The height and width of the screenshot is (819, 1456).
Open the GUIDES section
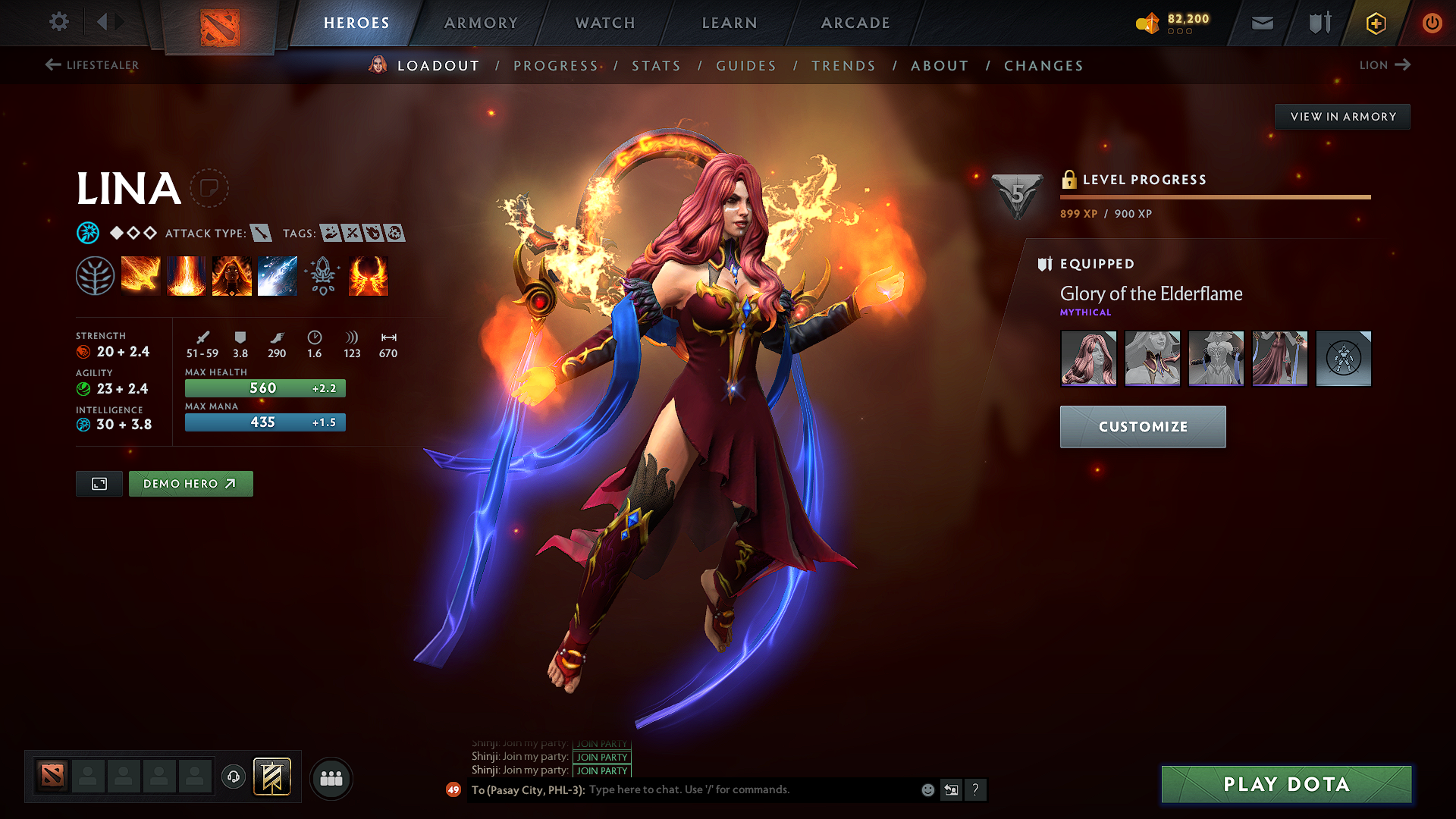(x=746, y=66)
